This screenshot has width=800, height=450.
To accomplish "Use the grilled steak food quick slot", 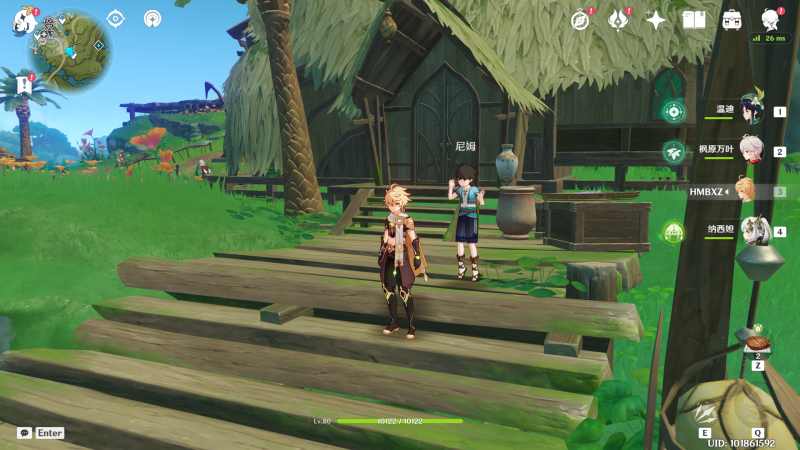I will (x=757, y=343).
